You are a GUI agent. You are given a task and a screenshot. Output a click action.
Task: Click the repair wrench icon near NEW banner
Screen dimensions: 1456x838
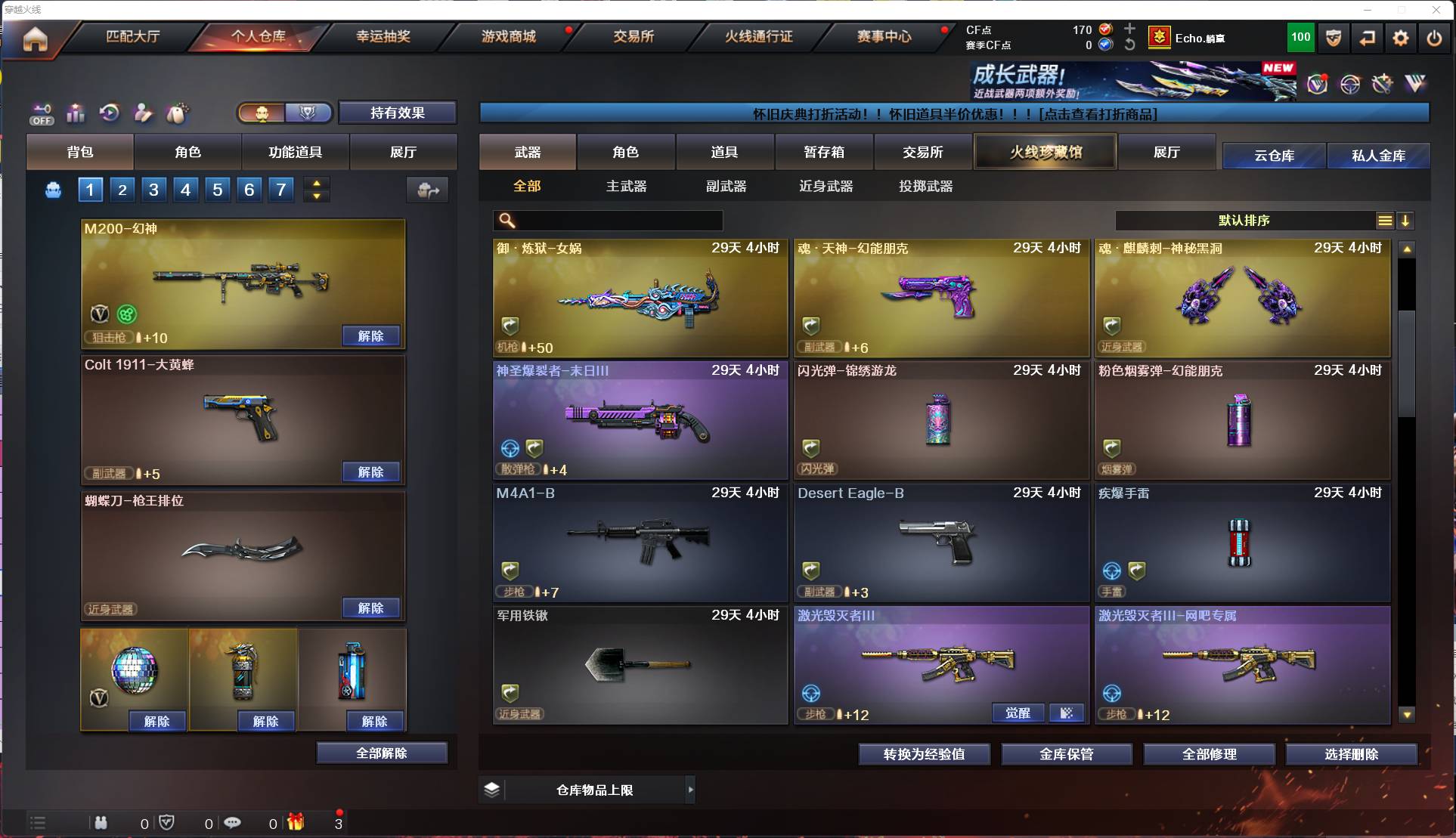pos(1381,84)
